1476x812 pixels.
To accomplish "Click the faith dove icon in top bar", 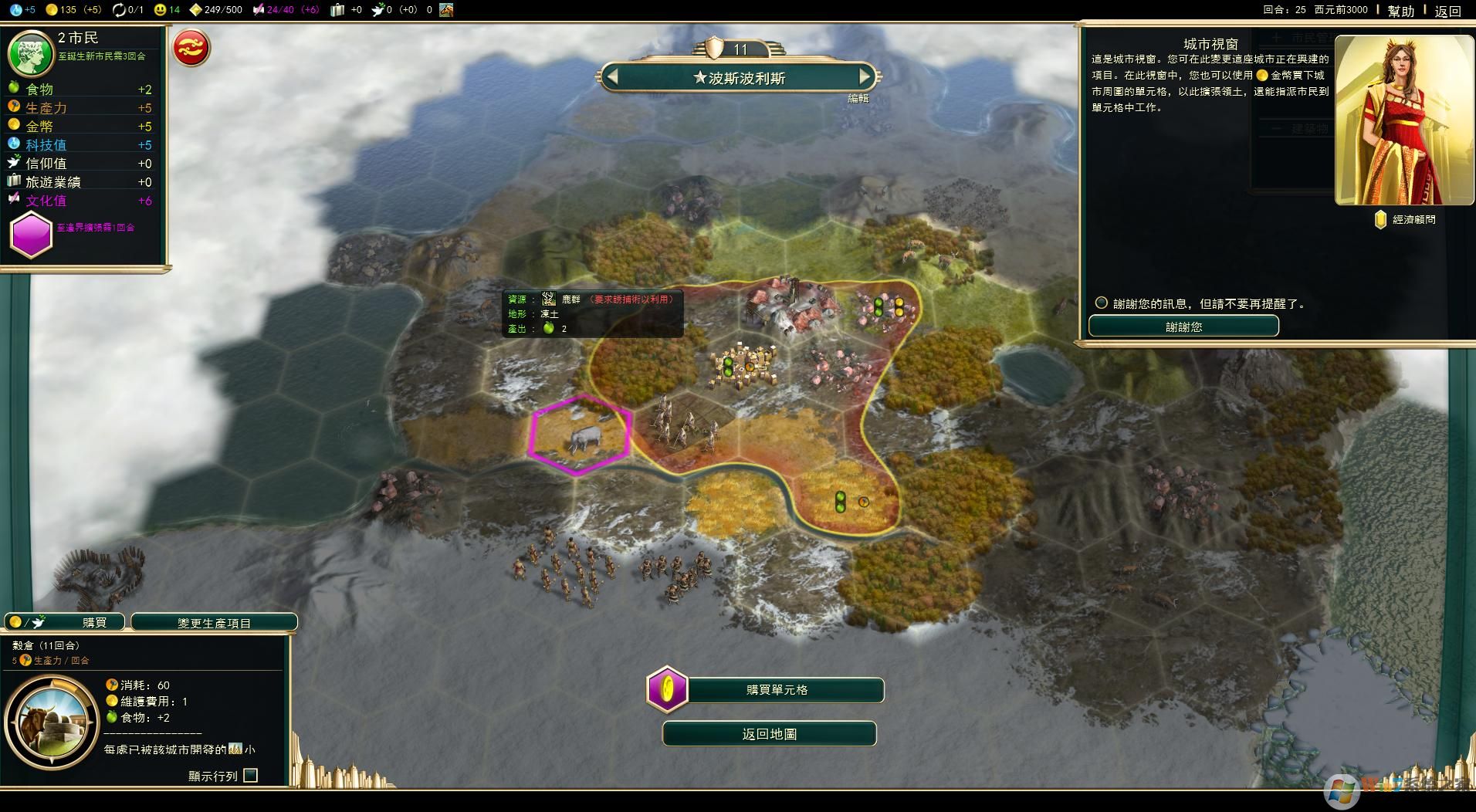I will [x=379, y=10].
